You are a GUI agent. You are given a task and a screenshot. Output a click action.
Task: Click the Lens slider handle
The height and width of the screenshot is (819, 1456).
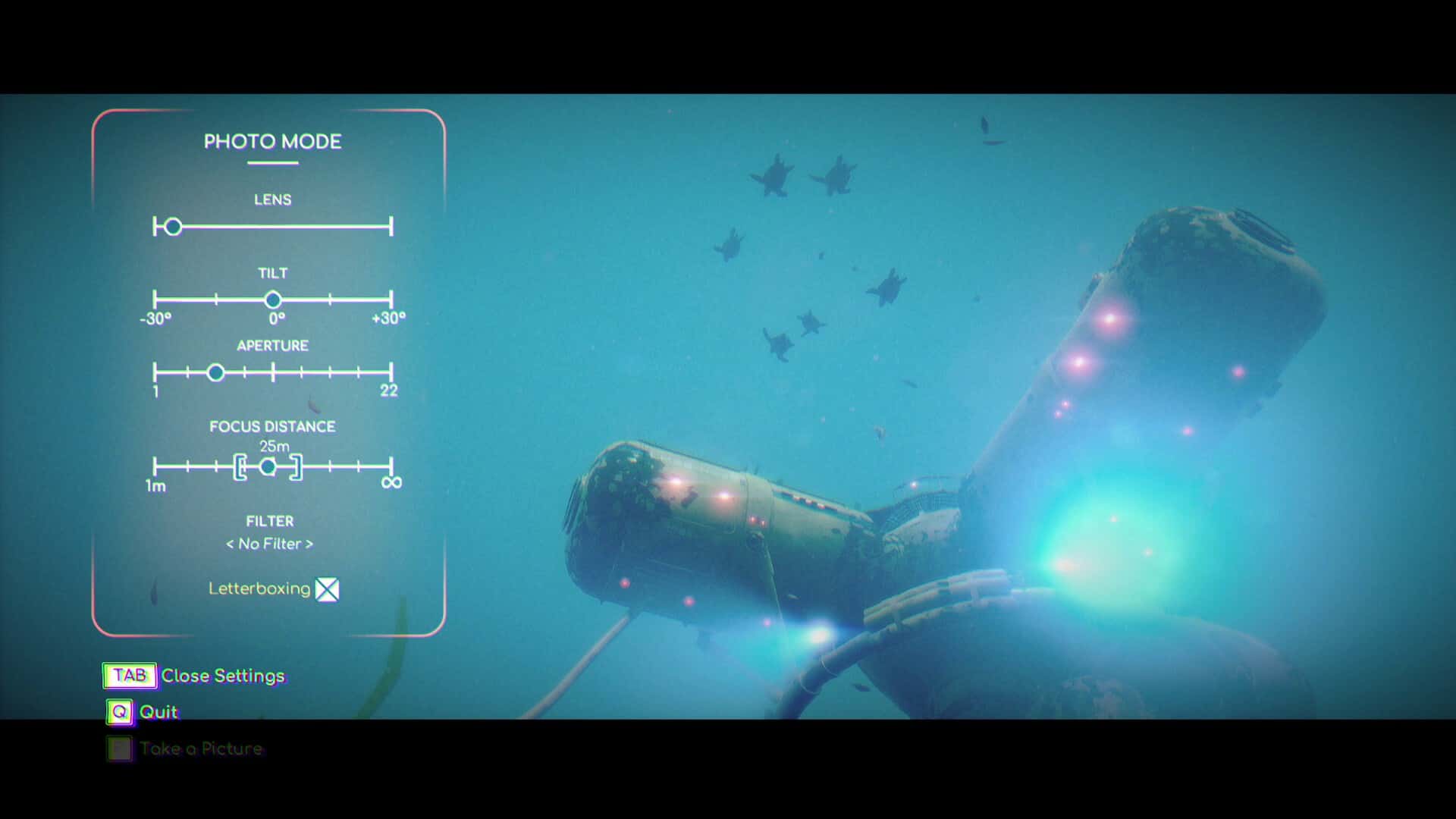[172, 226]
